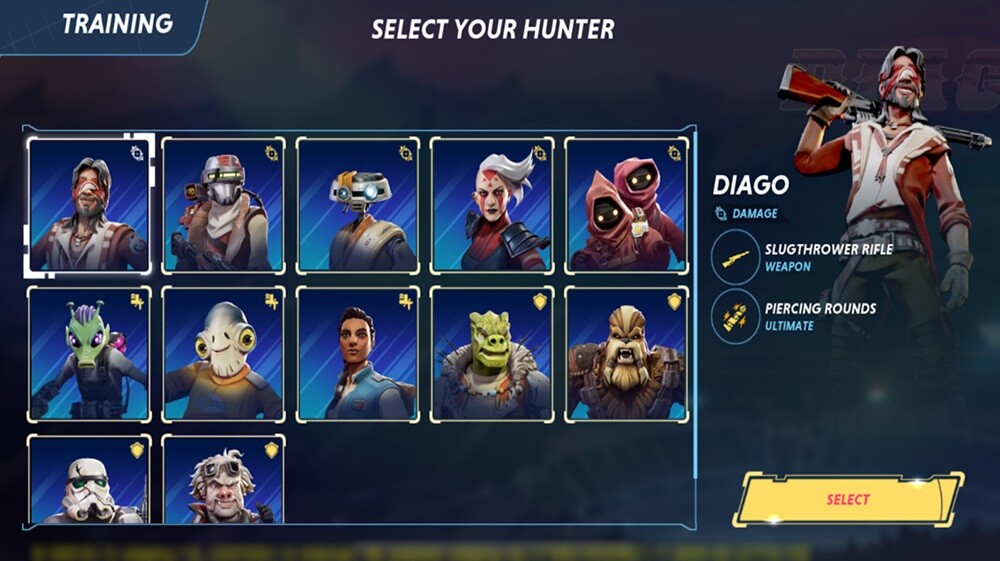
Task: Pick the blue-eyed droid hunter
Action: [358, 206]
